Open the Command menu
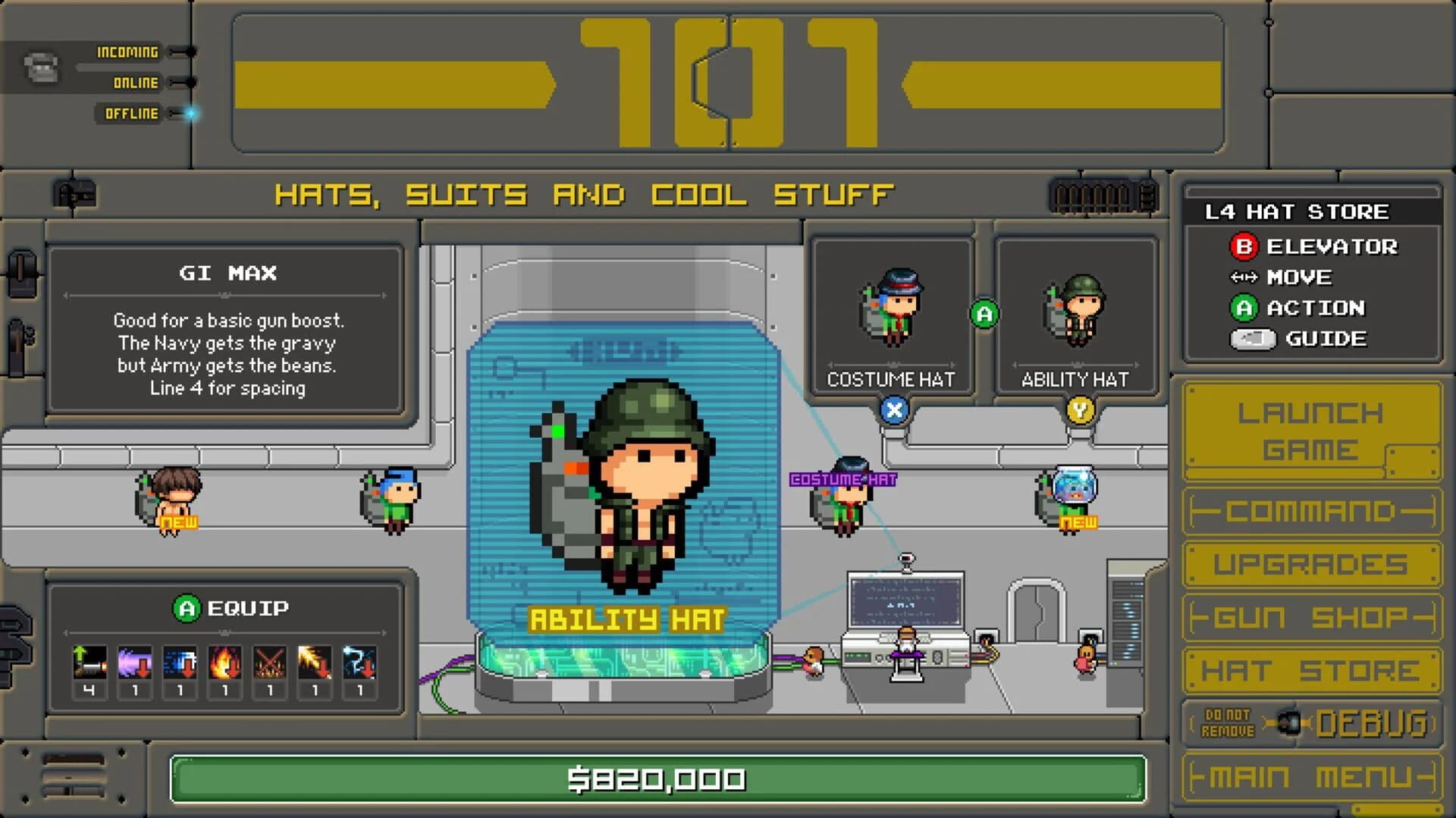Screen dimensions: 1456x818 point(1311,512)
